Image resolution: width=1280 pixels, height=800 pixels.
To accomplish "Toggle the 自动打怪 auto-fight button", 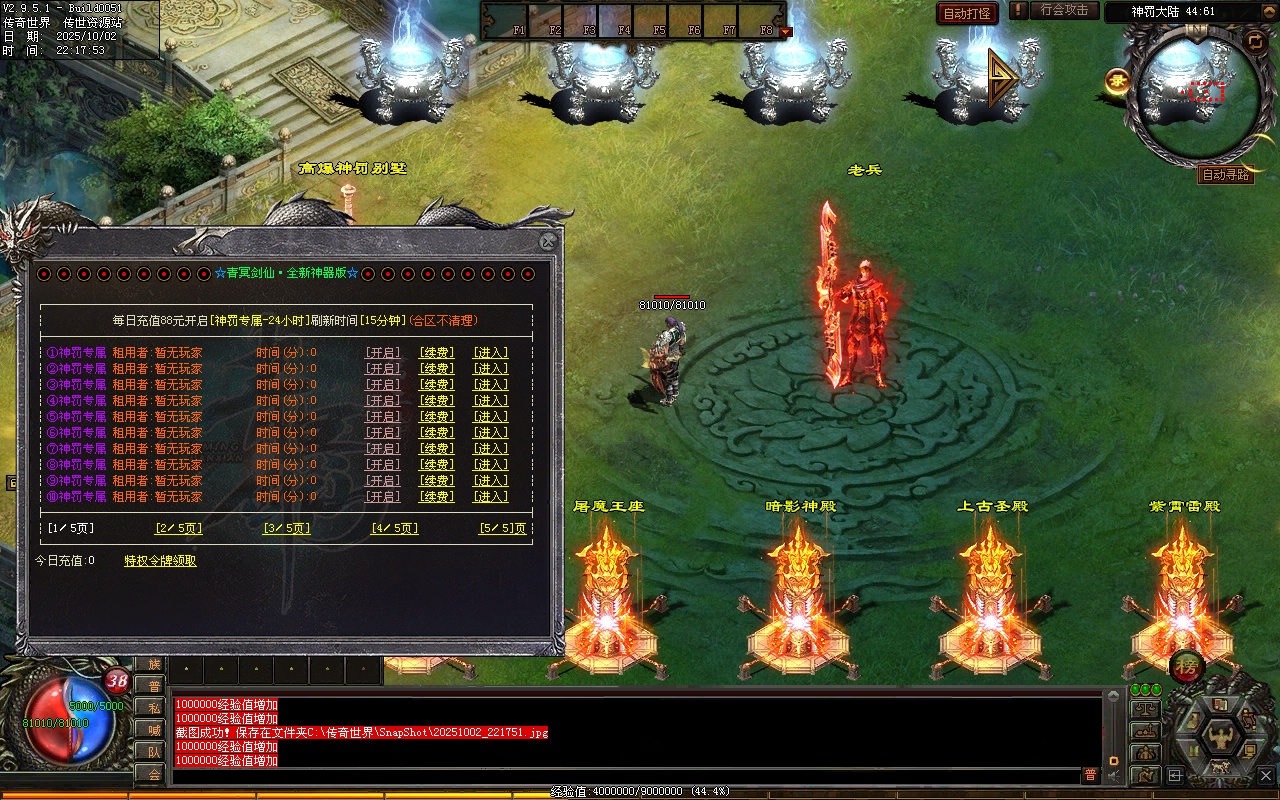I will (967, 14).
